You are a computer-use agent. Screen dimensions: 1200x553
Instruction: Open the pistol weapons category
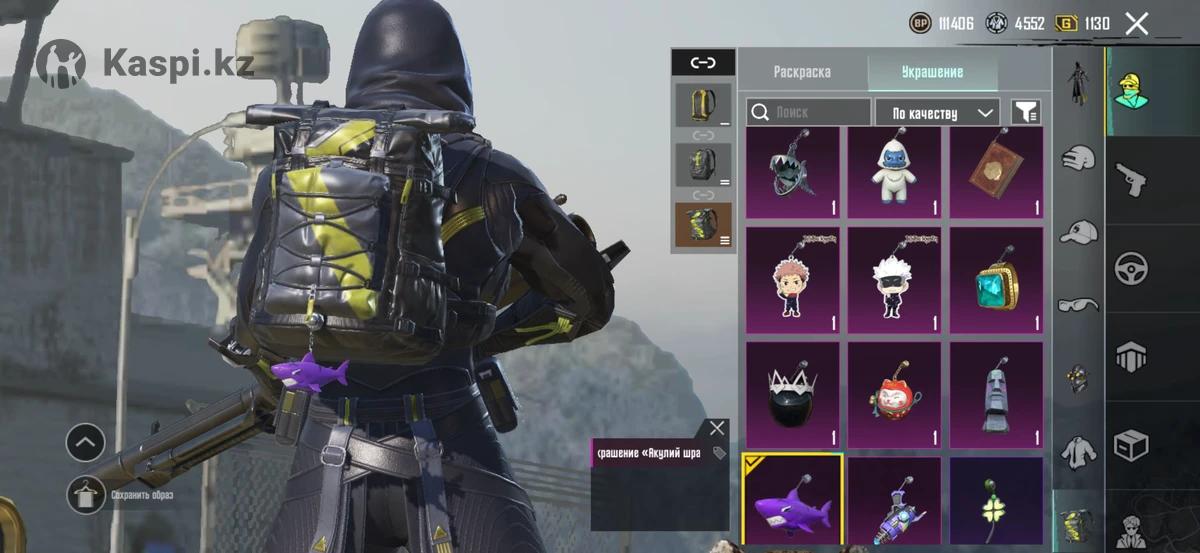(1131, 180)
